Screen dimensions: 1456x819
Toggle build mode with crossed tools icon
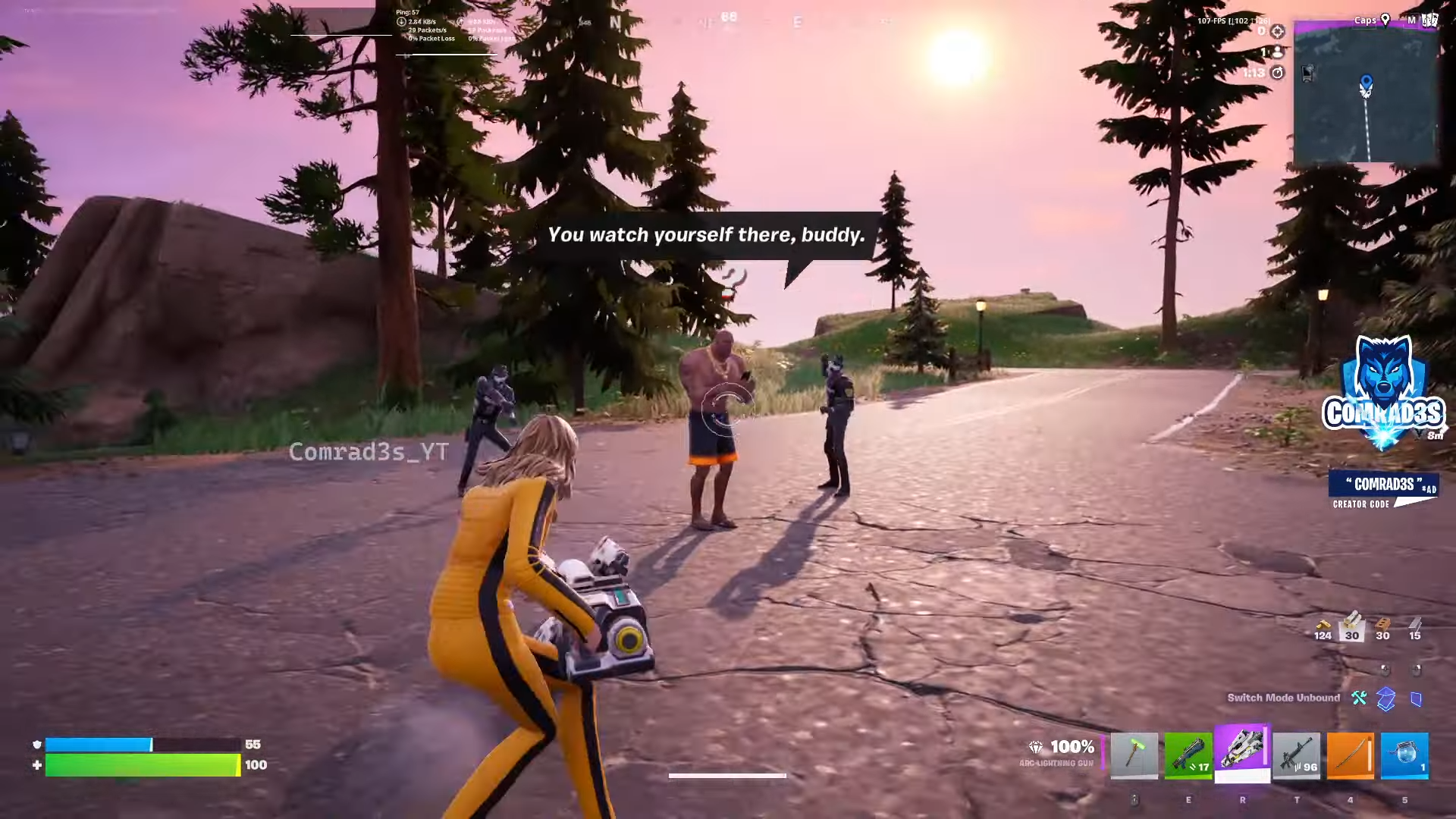(x=1359, y=698)
